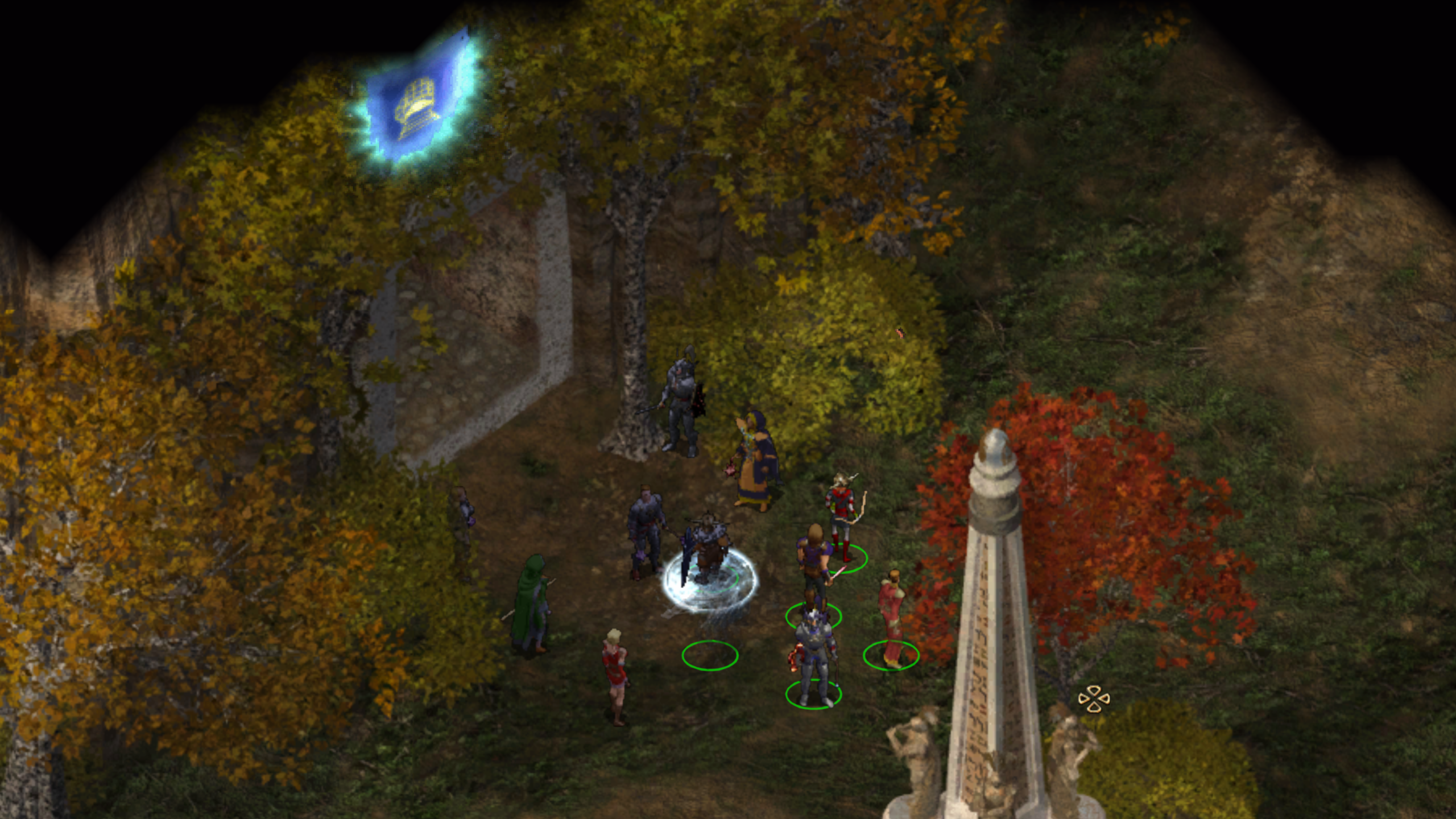Select the purple-armored party member with sword

813,563
